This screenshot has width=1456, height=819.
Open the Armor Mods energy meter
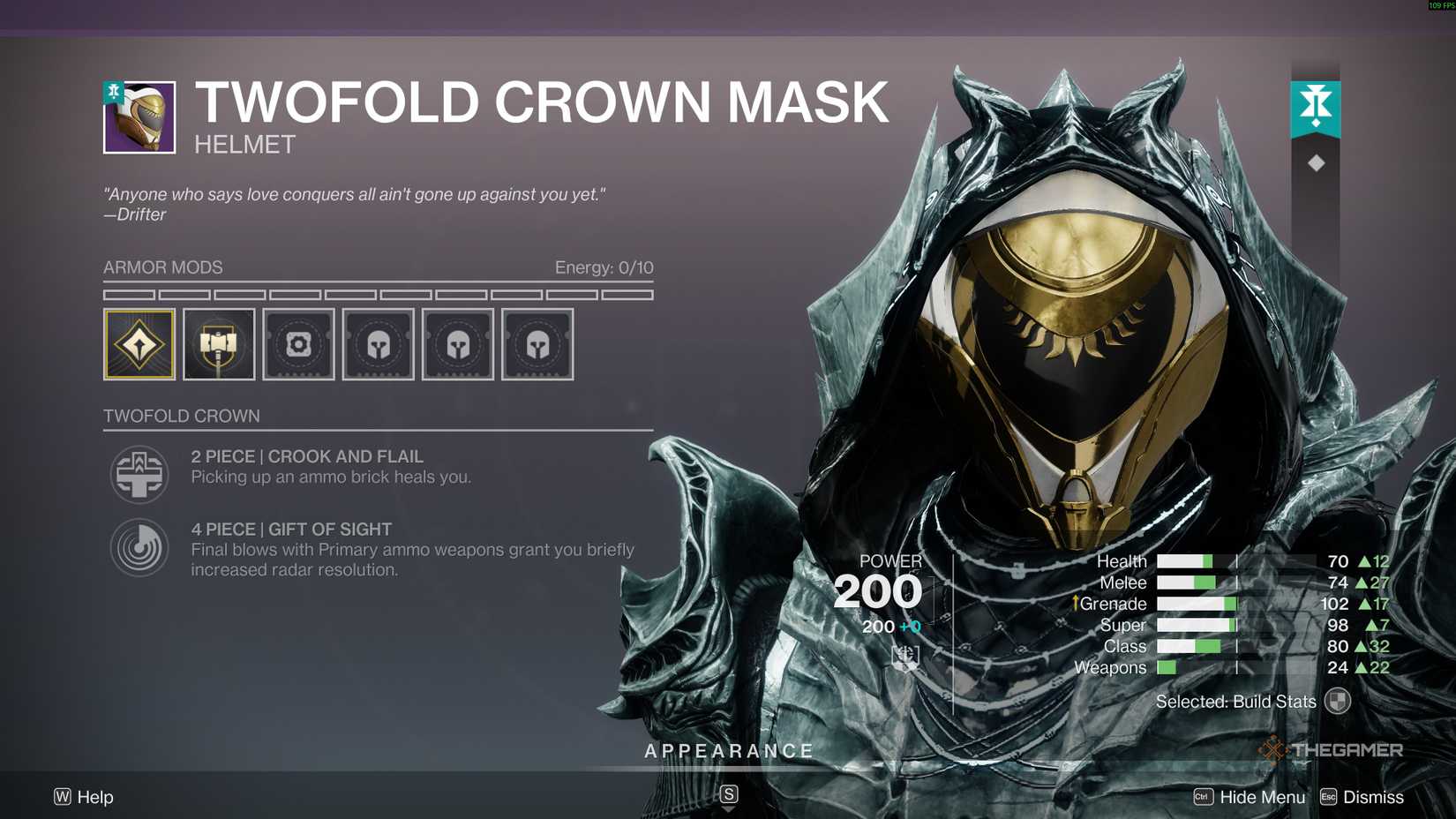603,267
